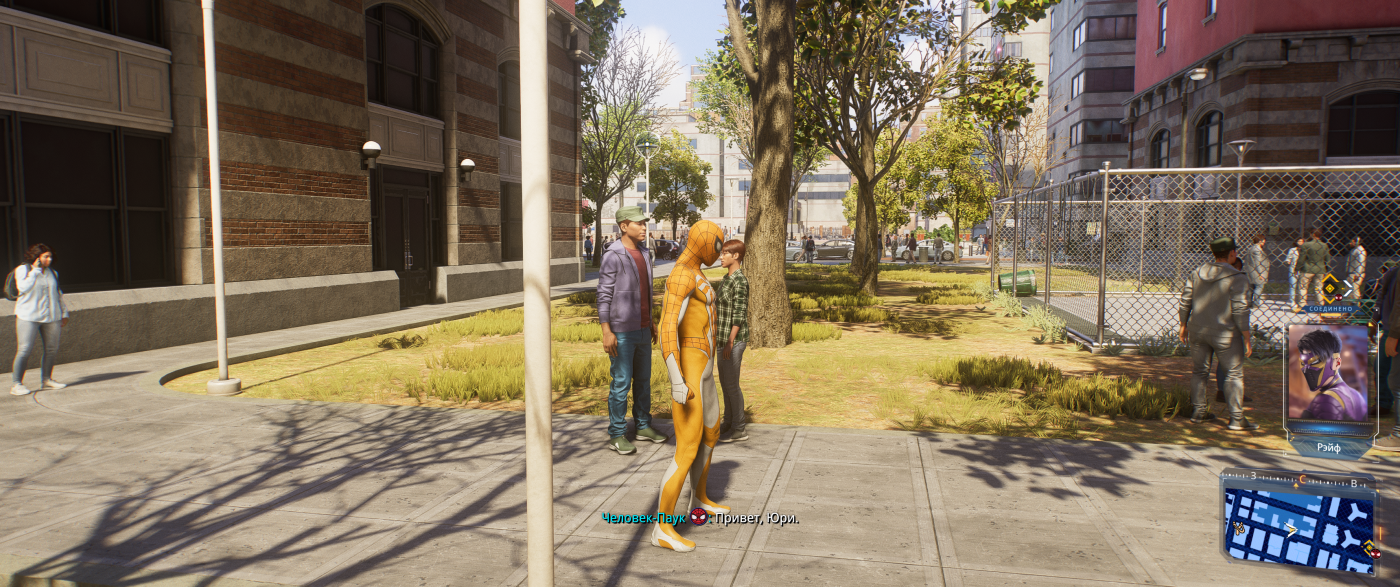Click the yellow icon on the minimap's left side
This screenshot has height=587, width=1400.
1238,527
